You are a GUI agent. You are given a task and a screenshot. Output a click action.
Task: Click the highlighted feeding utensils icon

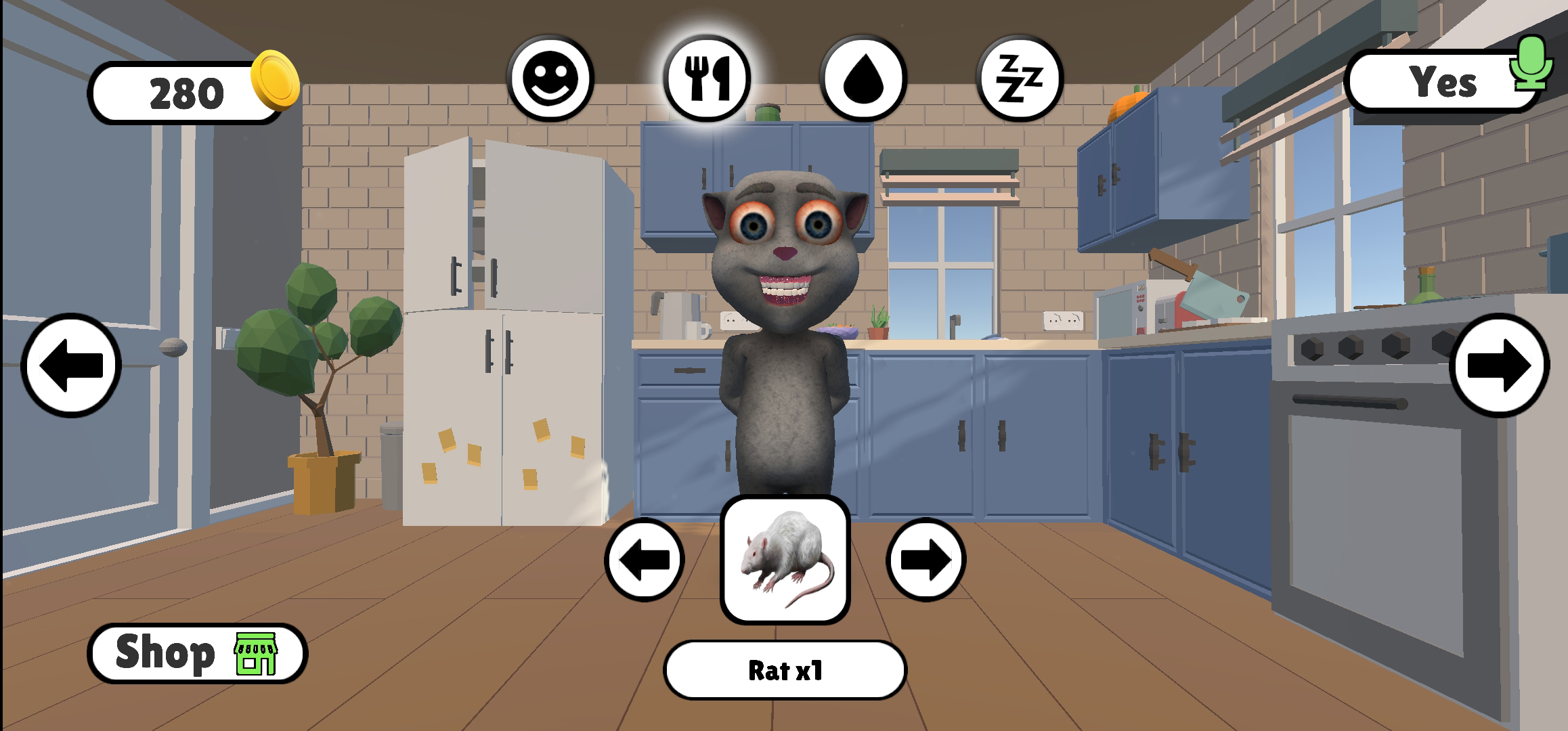pyautogui.click(x=706, y=78)
